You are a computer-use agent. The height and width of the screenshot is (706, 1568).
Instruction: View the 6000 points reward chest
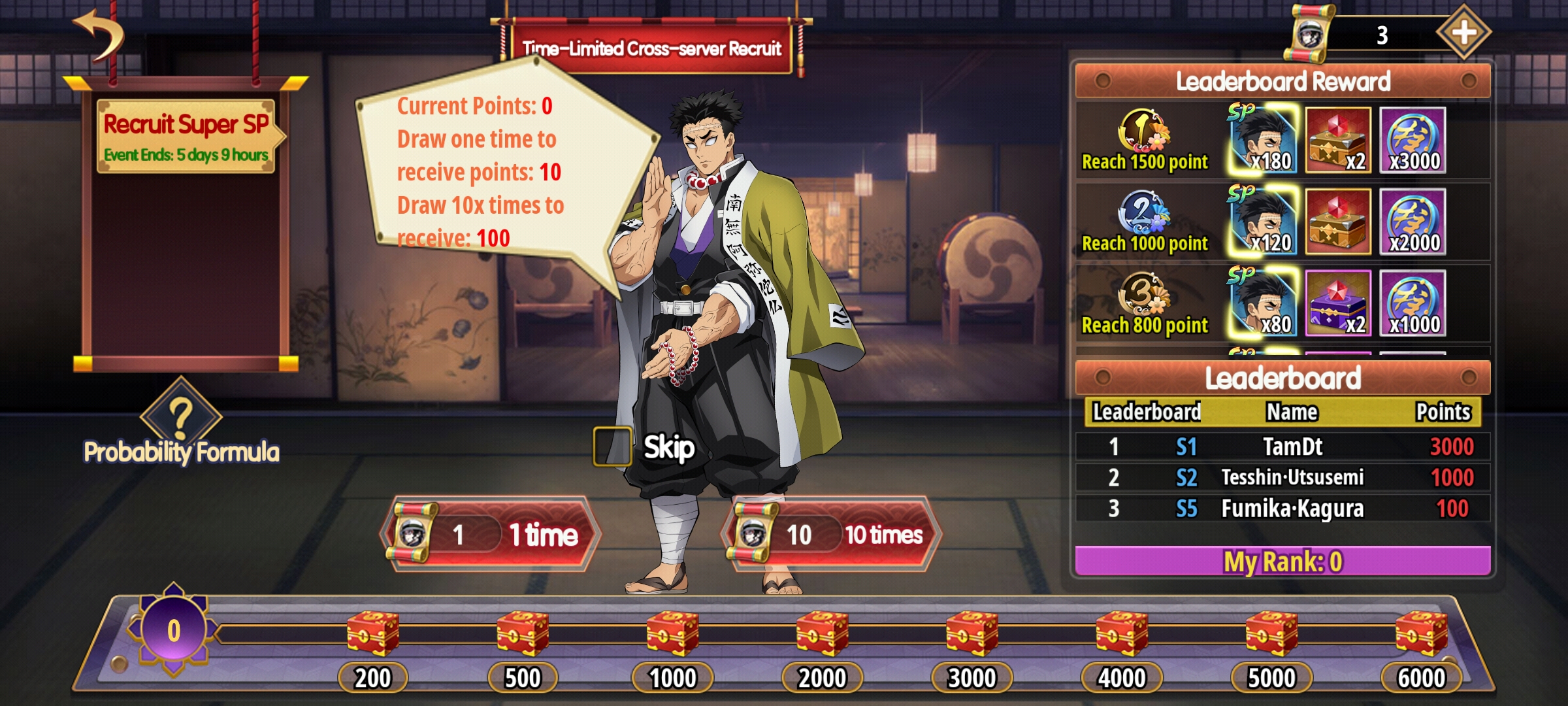point(1421,633)
